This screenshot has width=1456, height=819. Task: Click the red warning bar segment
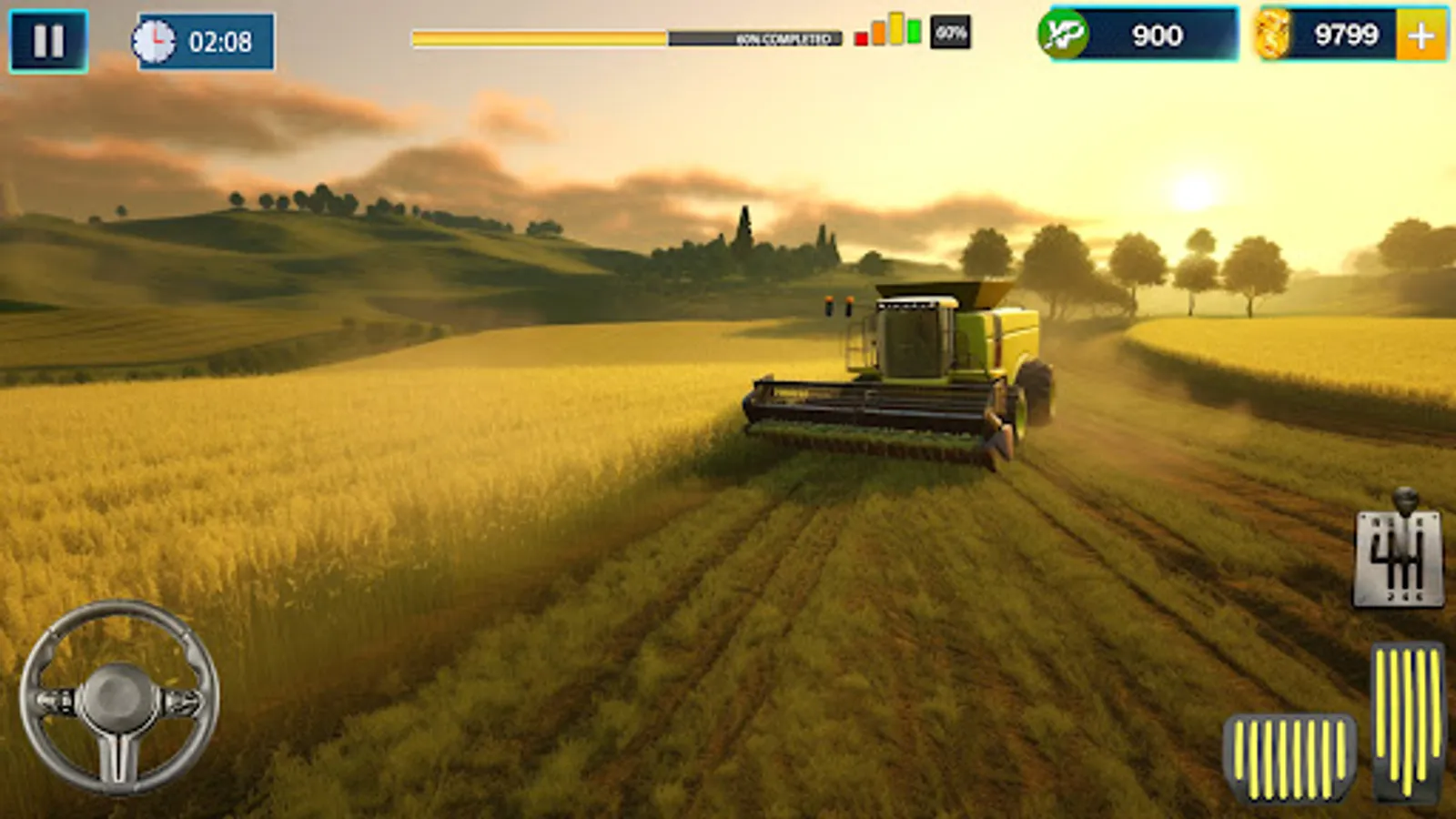click(861, 38)
